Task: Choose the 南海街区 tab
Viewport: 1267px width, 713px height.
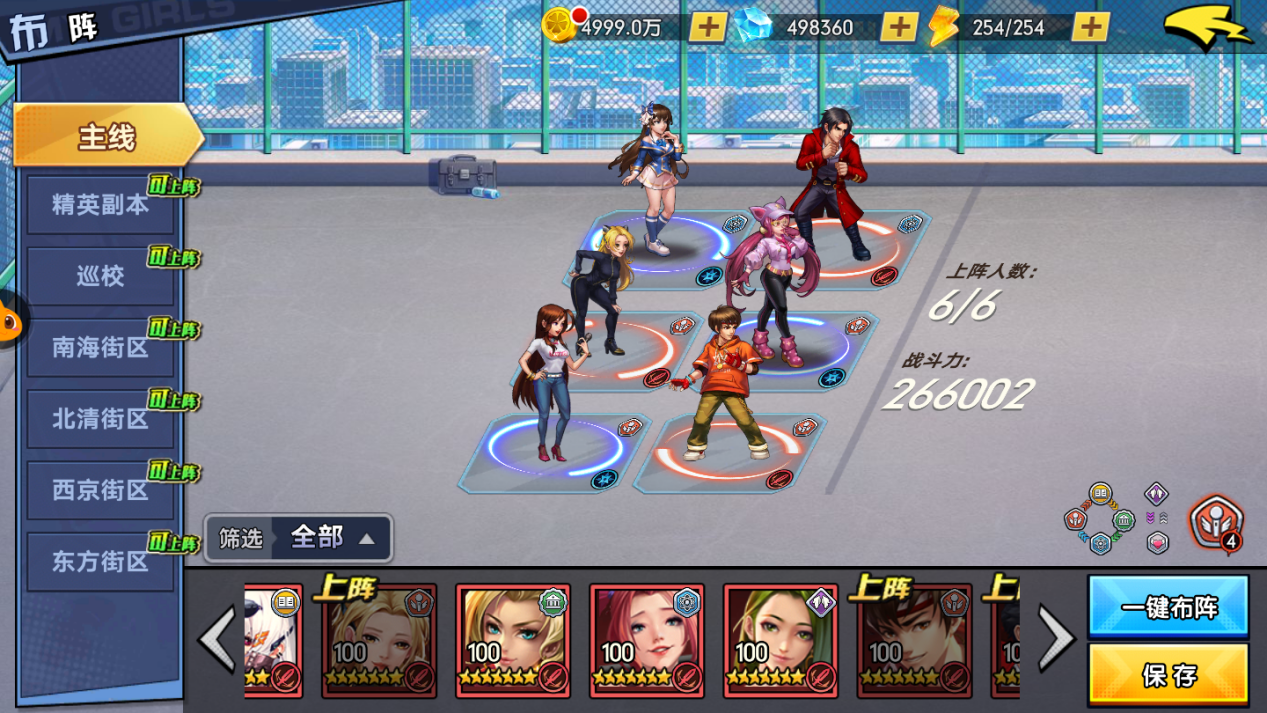Action: [x=100, y=348]
